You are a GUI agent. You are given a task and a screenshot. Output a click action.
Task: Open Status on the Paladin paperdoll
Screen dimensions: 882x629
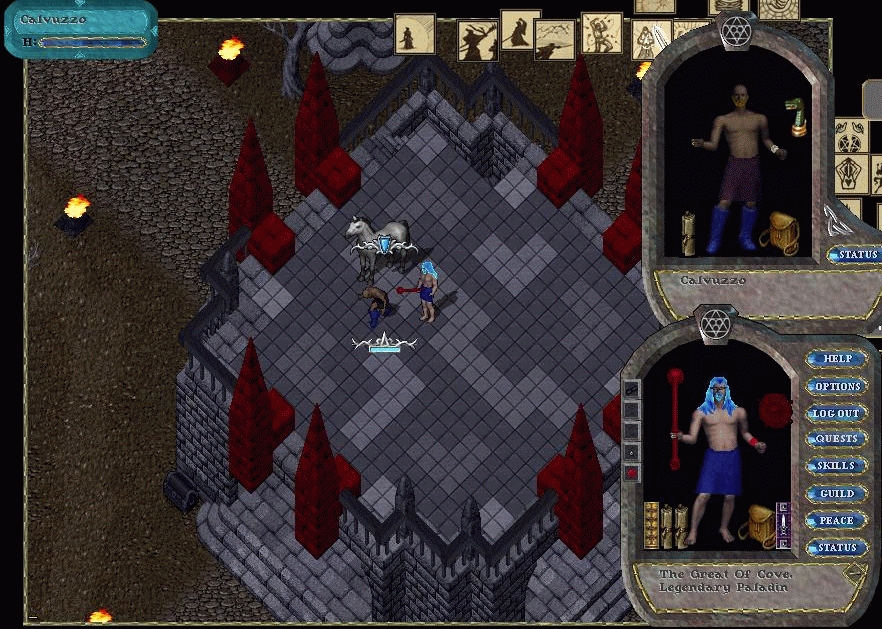[x=836, y=548]
